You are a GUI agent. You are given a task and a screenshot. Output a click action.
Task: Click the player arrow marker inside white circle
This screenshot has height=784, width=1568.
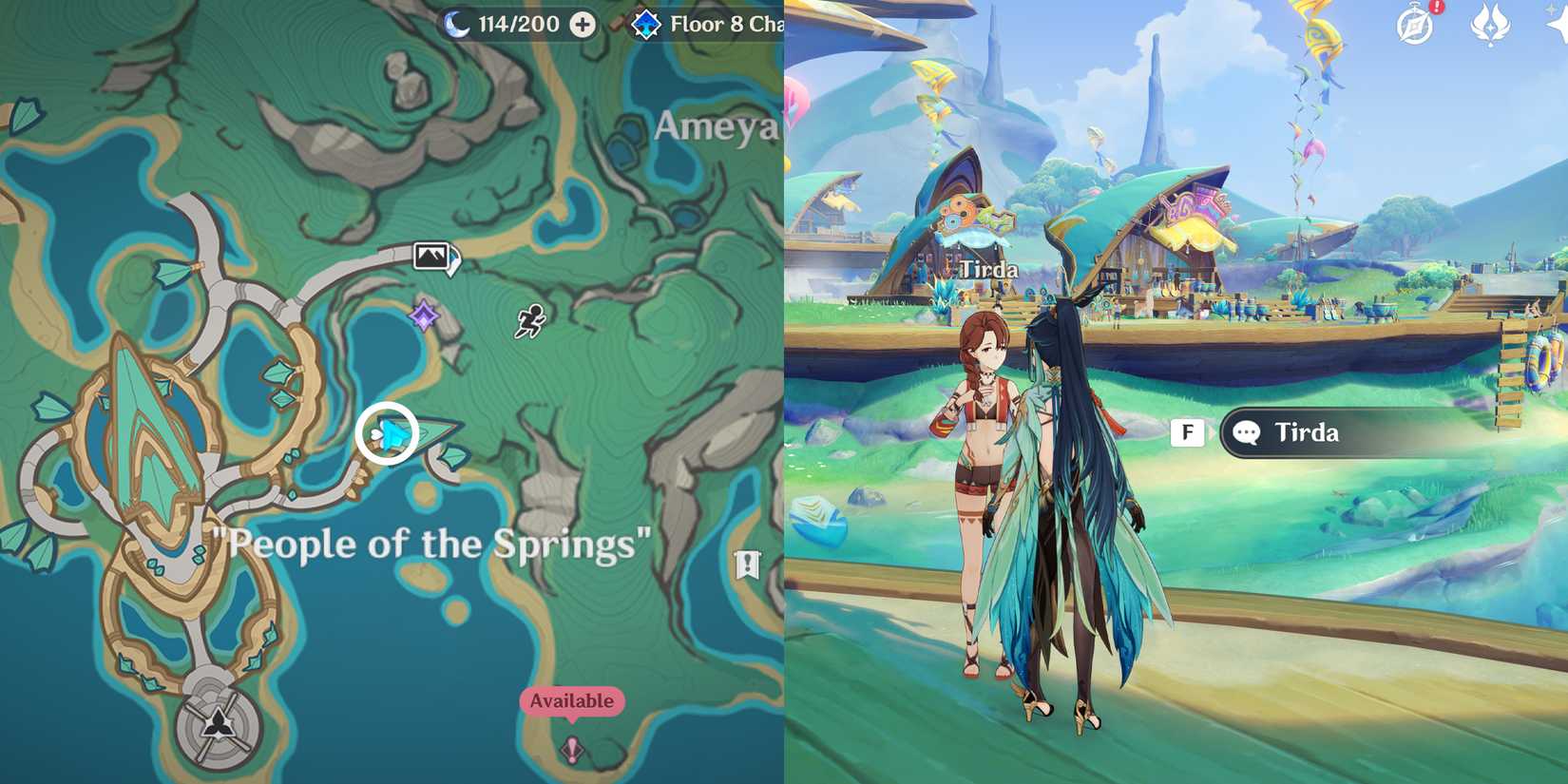pos(390,432)
